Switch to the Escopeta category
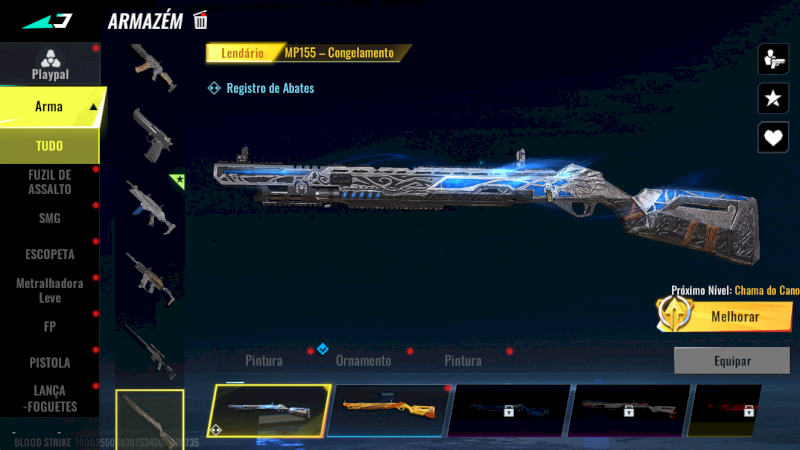 49,254
